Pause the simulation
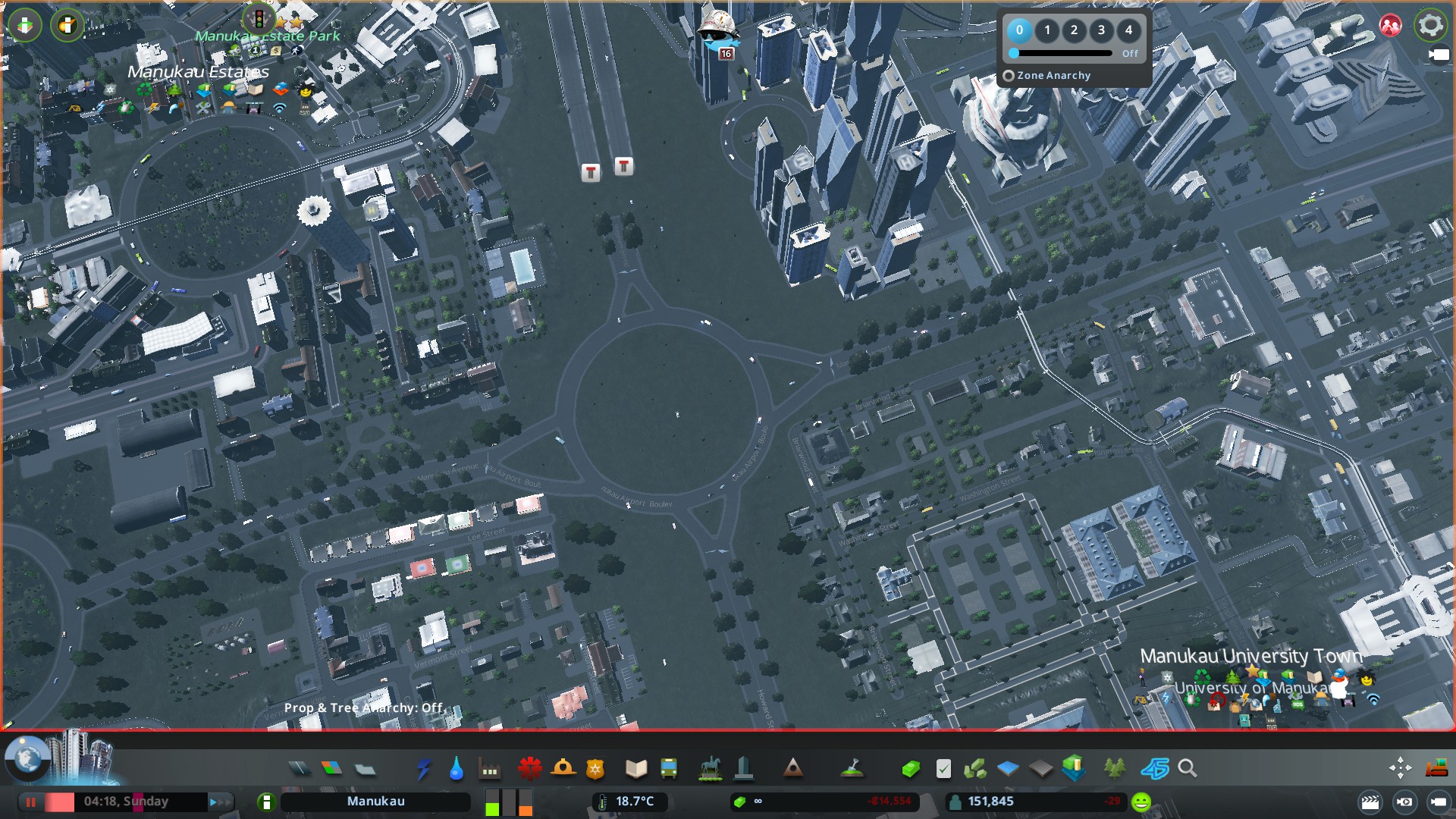This screenshot has height=819, width=1456. (x=31, y=802)
